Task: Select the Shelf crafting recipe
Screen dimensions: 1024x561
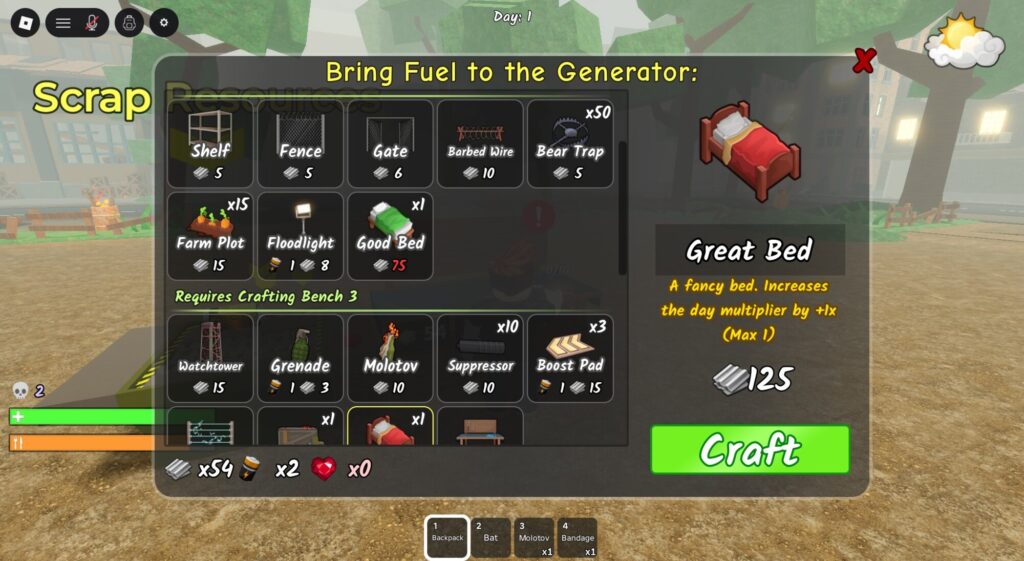Action: click(x=210, y=143)
